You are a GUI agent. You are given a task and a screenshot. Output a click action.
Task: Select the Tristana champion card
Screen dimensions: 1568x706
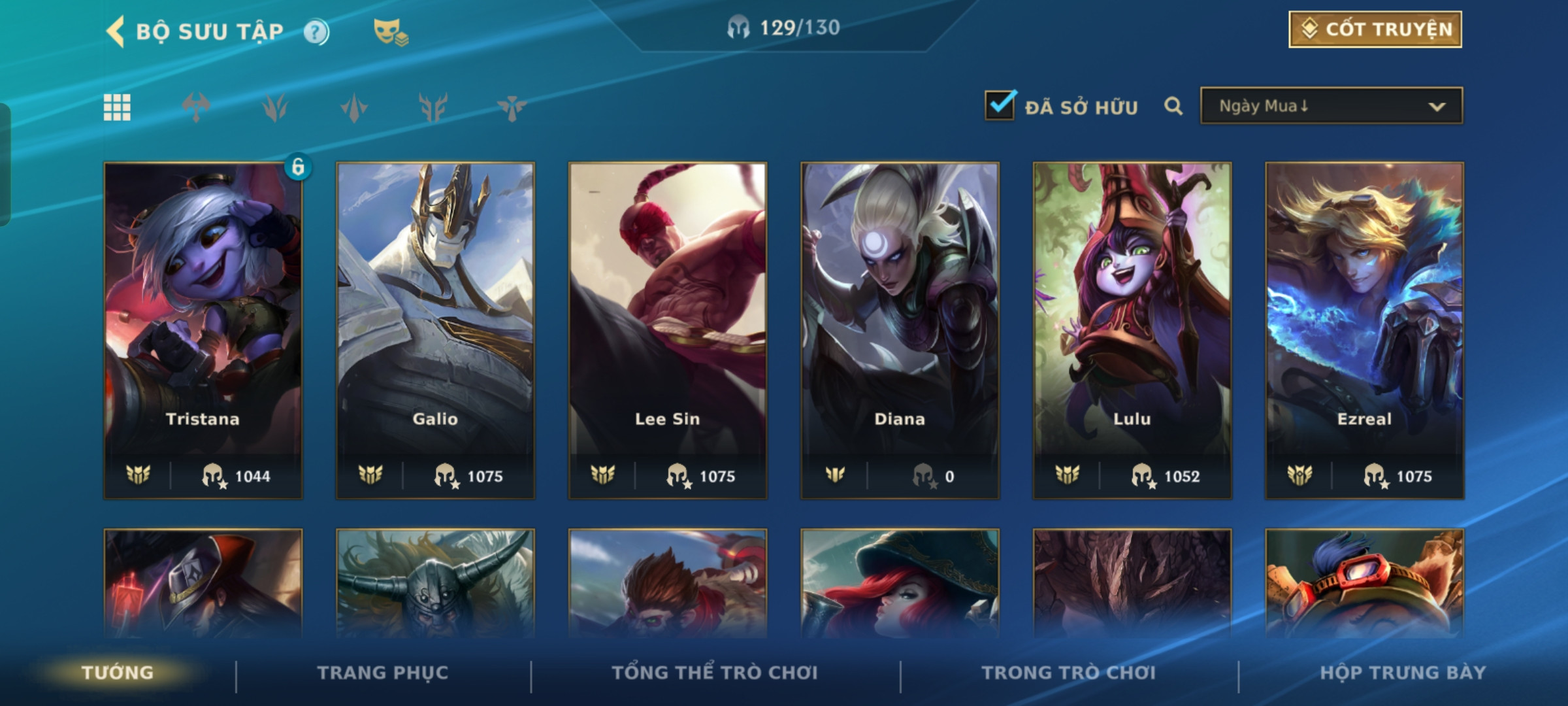(203, 330)
